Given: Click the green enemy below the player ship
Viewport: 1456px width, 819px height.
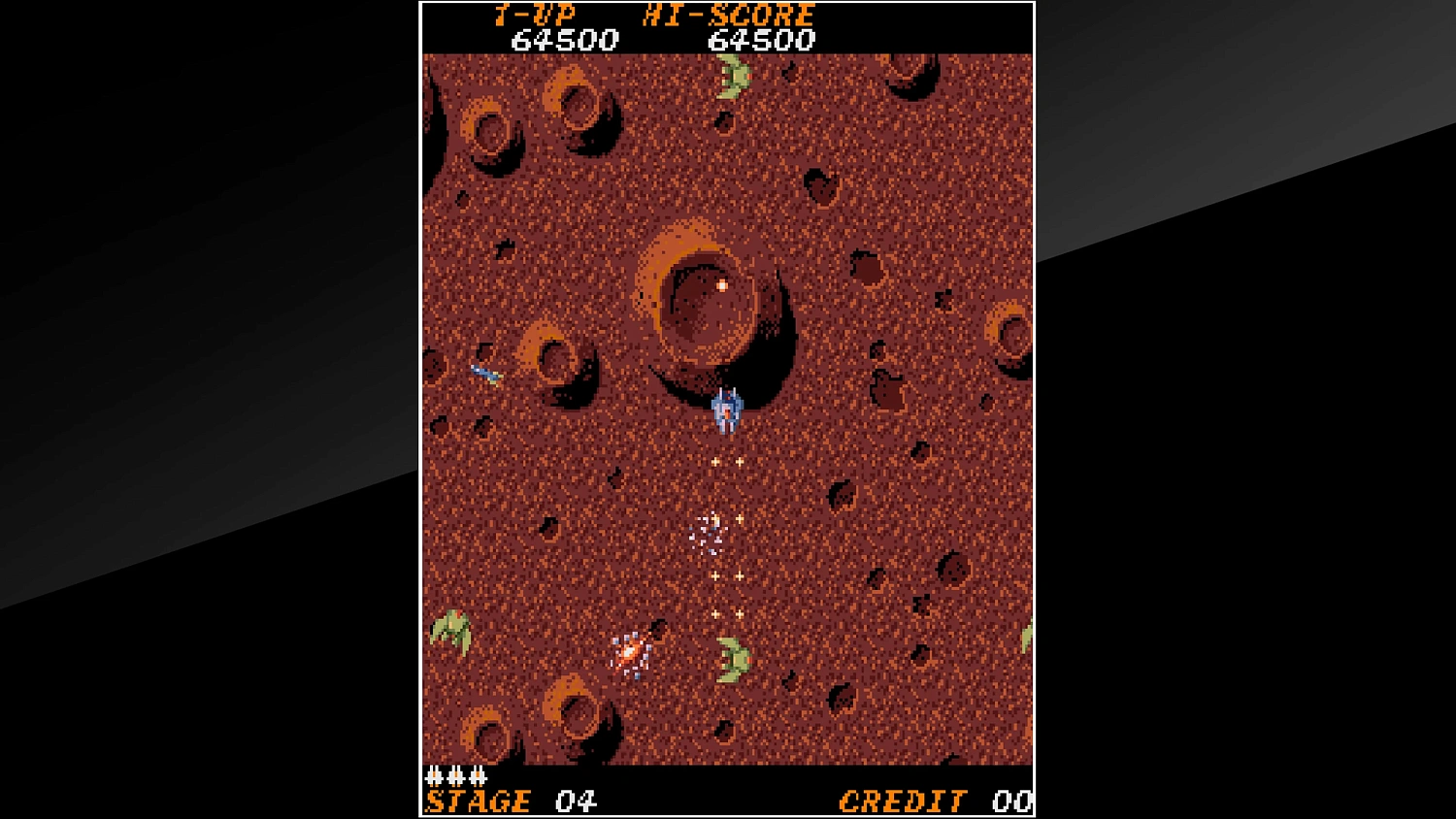Looking at the screenshot, I should tap(736, 658).
